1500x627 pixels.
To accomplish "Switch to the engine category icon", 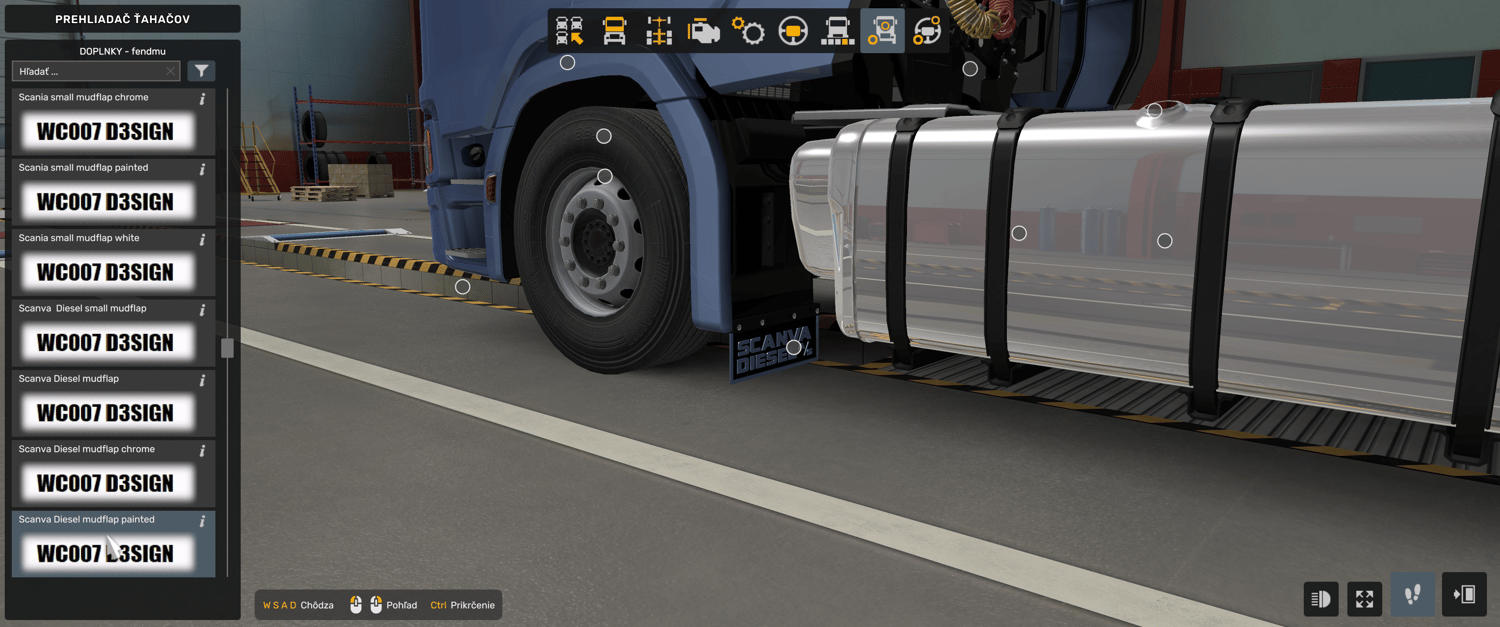I will [x=704, y=31].
